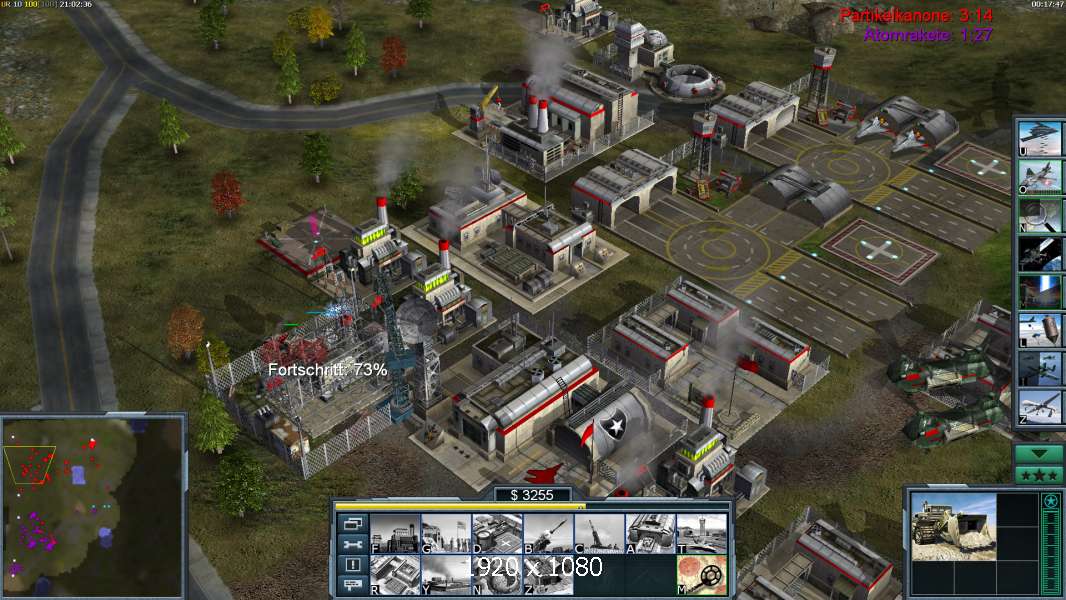Use the magnifying glass intelligence power
The image size is (1066, 600).
click(x=1038, y=215)
